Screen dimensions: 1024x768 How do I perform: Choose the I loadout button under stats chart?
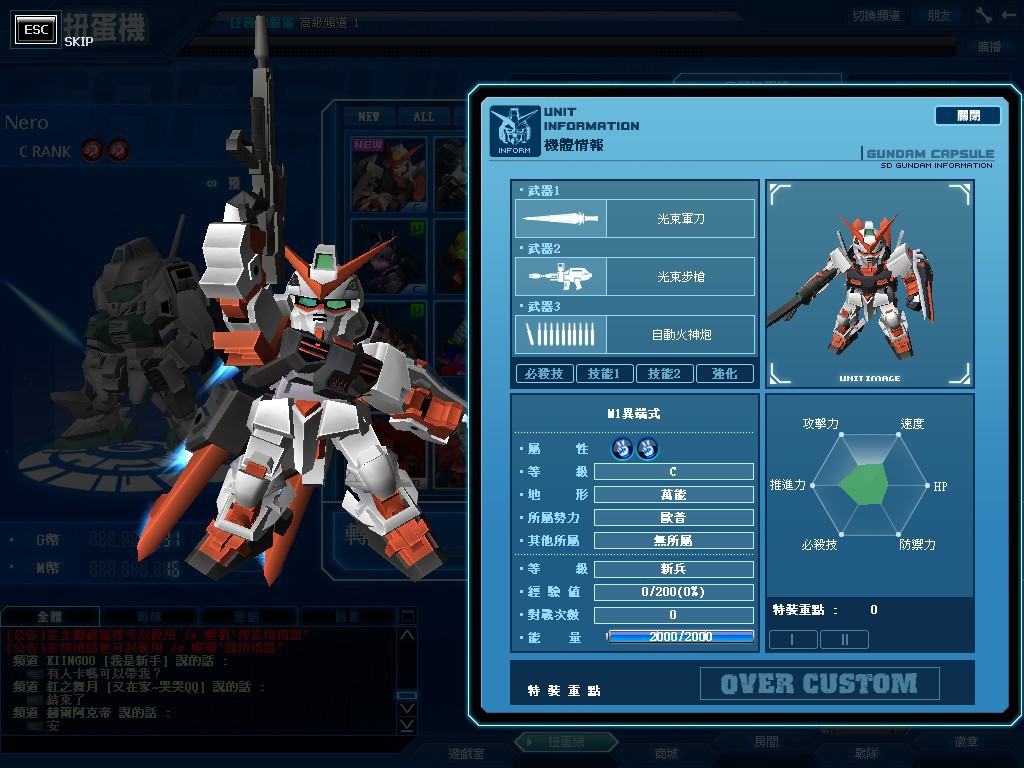pos(793,639)
